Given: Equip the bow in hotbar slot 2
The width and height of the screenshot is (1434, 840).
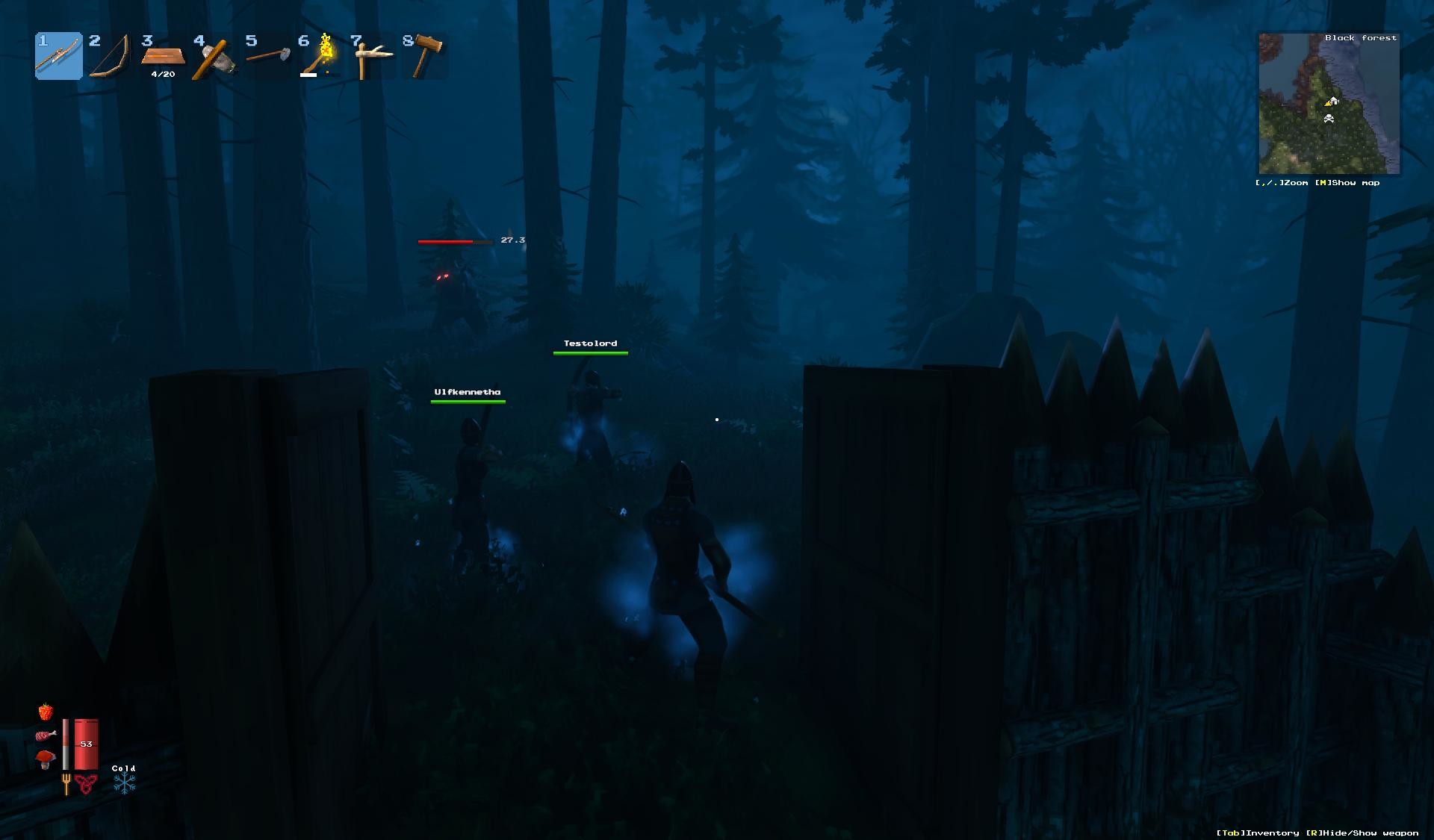Looking at the screenshot, I should coord(111,56).
